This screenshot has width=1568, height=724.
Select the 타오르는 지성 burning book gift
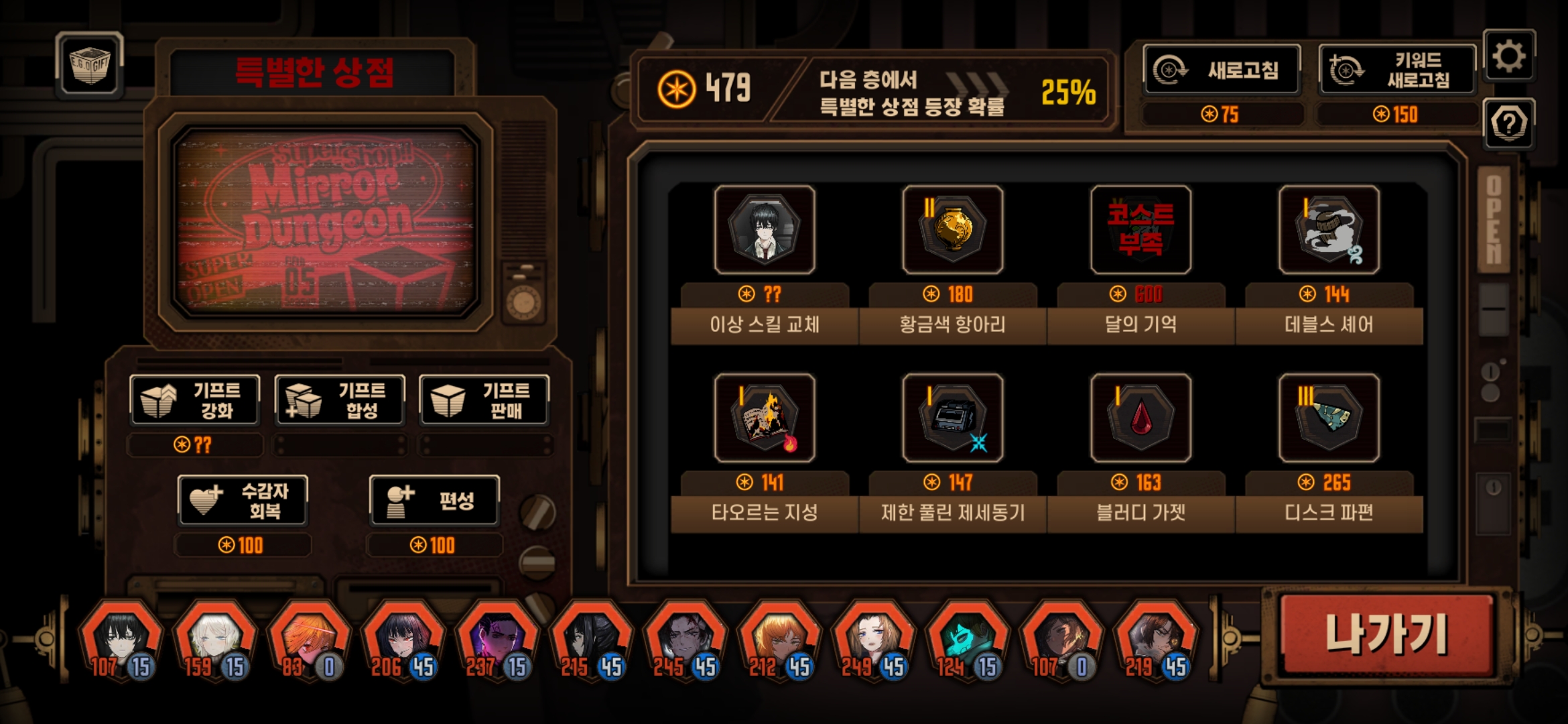[x=765, y=418]
